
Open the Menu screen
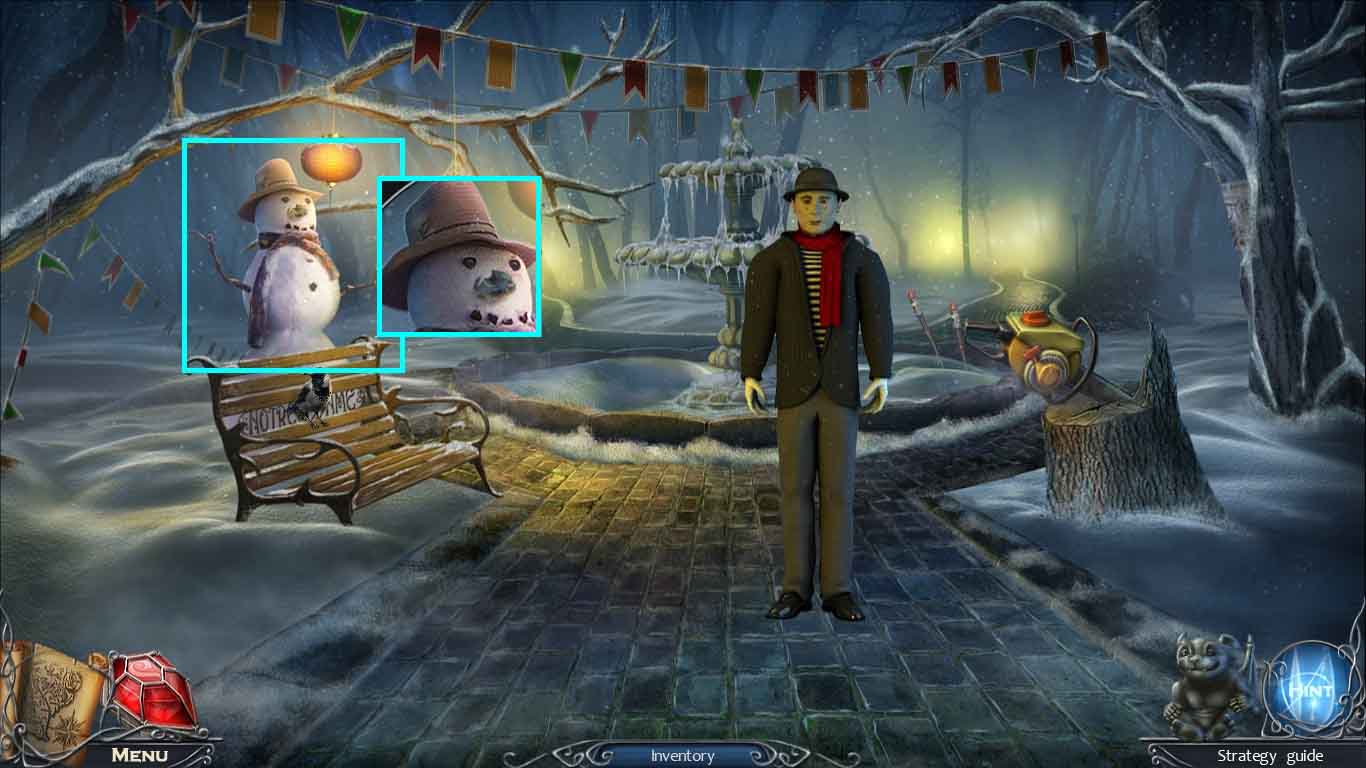[x=140, y=755]
